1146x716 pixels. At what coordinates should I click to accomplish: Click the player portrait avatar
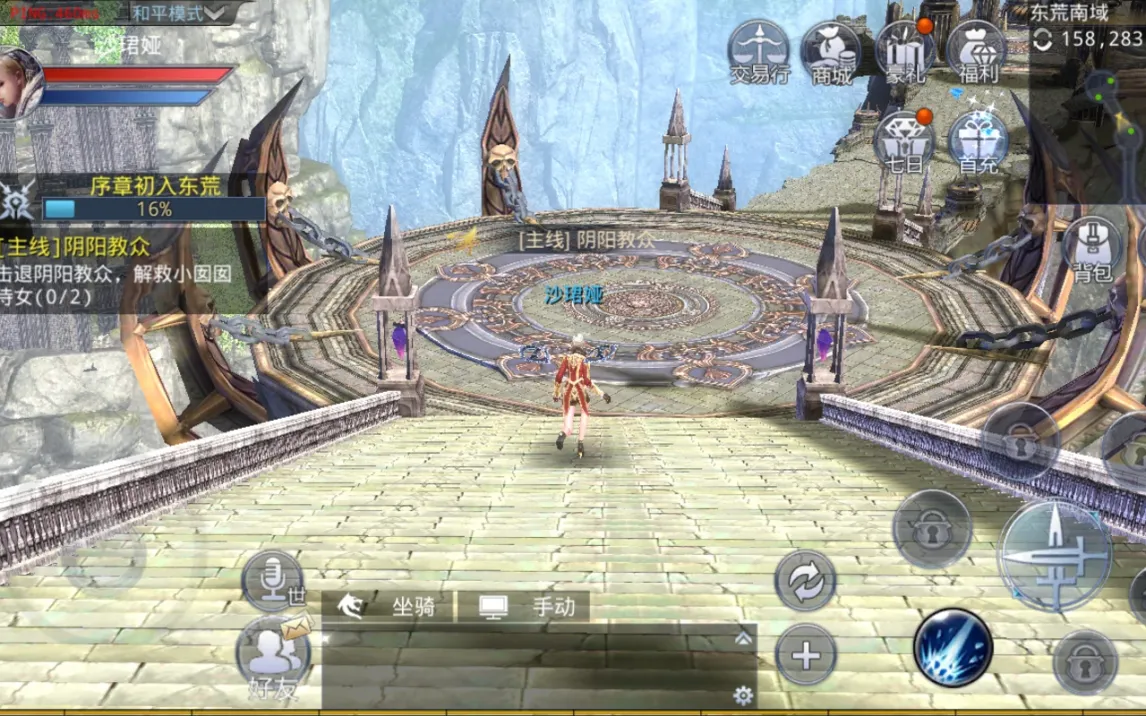pyautogui.click(x=18, y=84)
